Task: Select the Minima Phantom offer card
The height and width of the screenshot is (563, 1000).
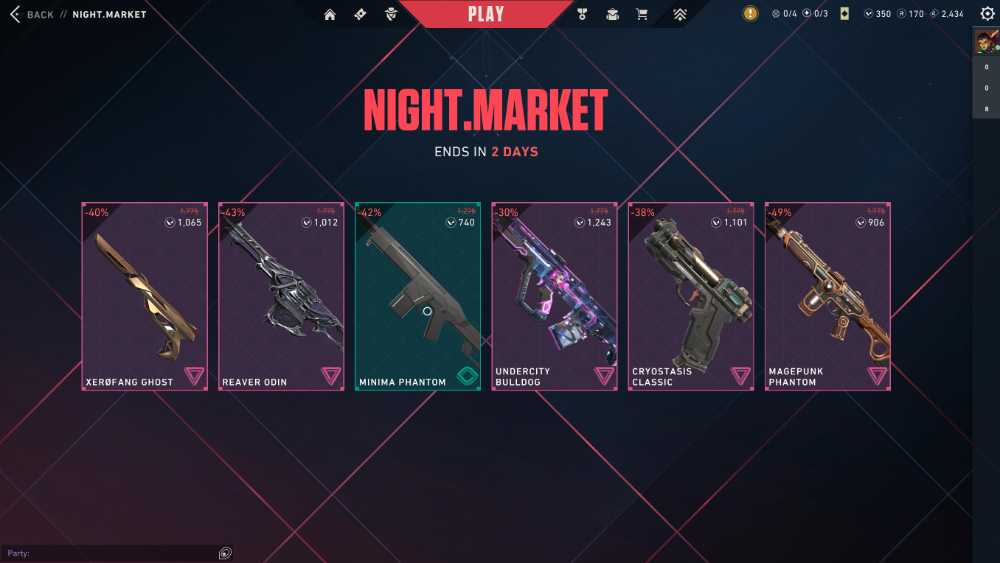Action: tap(418, 296)
